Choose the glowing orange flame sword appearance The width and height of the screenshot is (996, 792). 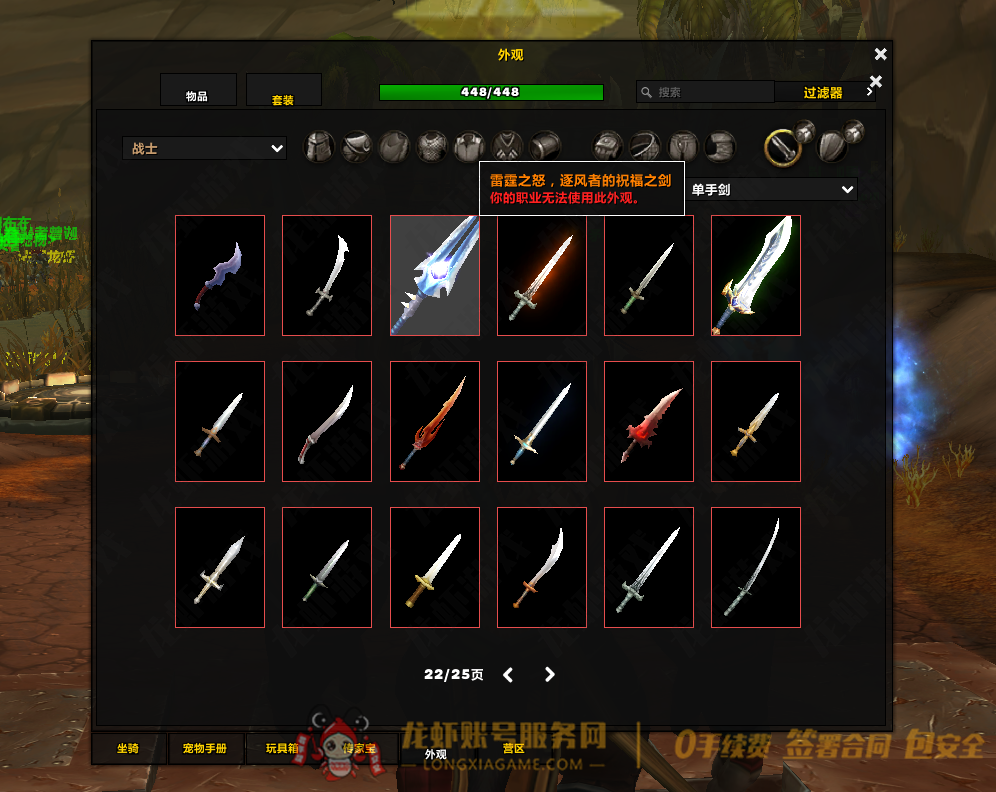click(x=541, y=275)
